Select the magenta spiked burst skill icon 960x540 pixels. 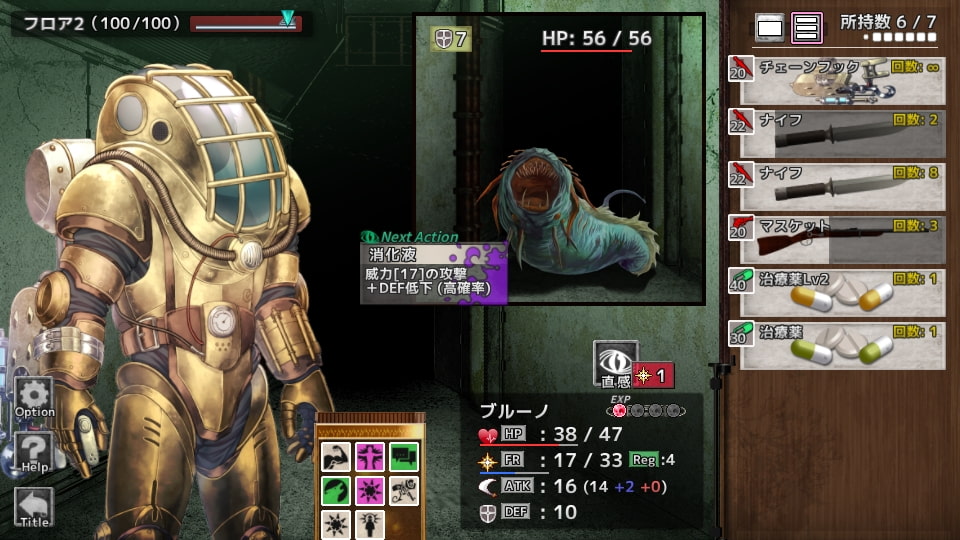pos(370,491)
